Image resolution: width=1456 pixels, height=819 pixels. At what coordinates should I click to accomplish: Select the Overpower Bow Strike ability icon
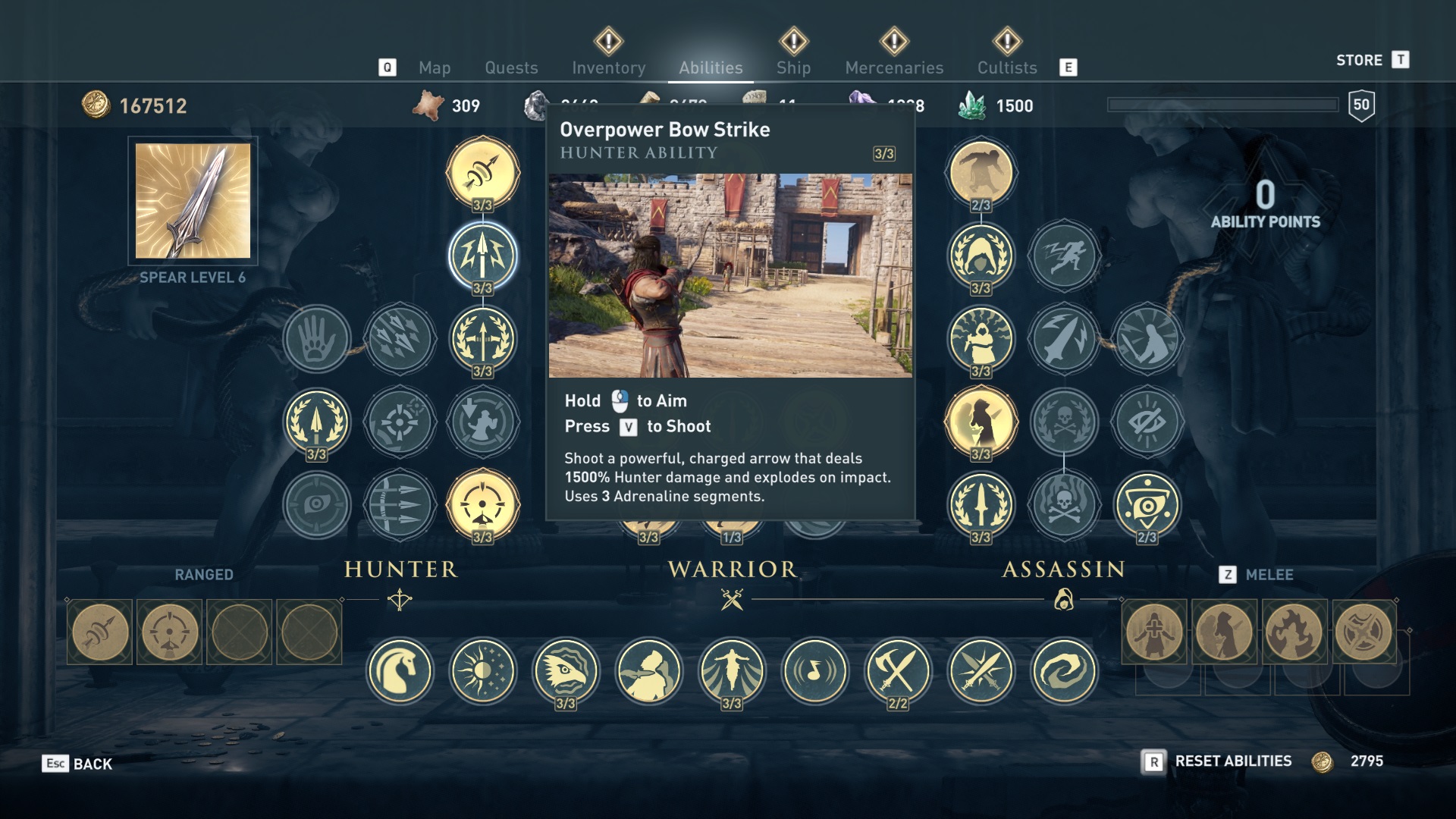point(482,256)
